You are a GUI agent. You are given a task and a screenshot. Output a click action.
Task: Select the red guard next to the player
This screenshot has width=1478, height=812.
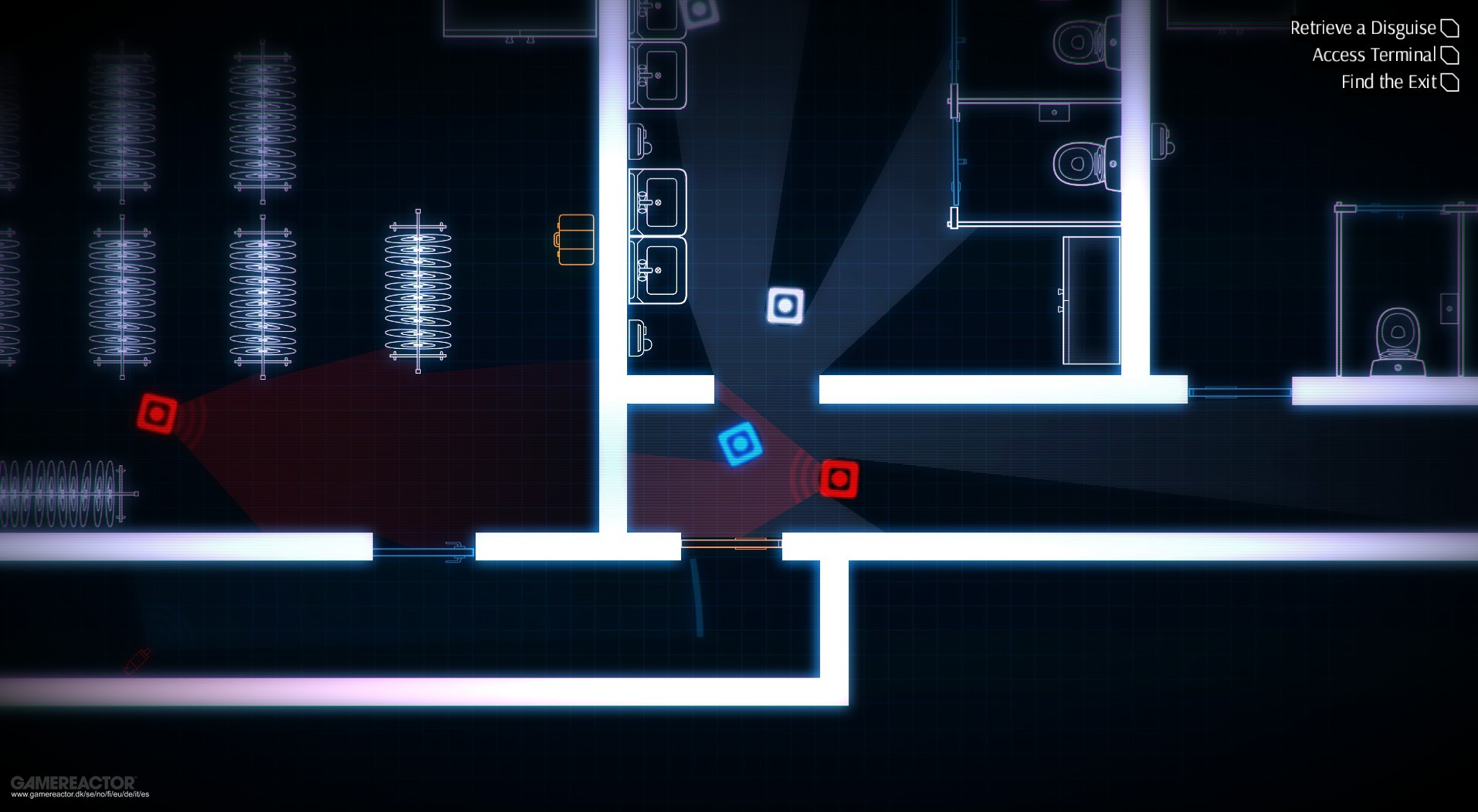point(839,478)
